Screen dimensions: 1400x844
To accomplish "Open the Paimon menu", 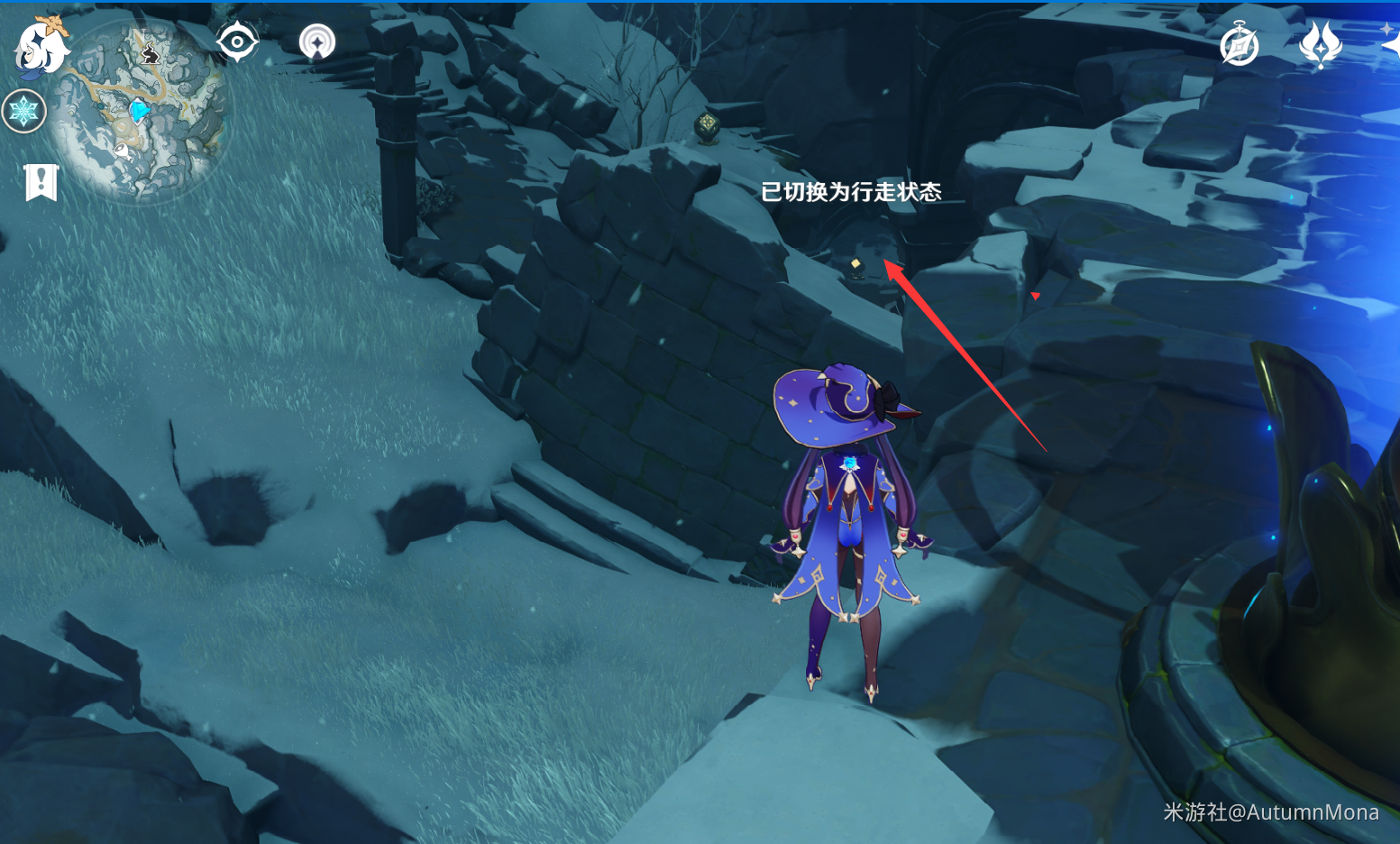I will [x=41, y=45].
